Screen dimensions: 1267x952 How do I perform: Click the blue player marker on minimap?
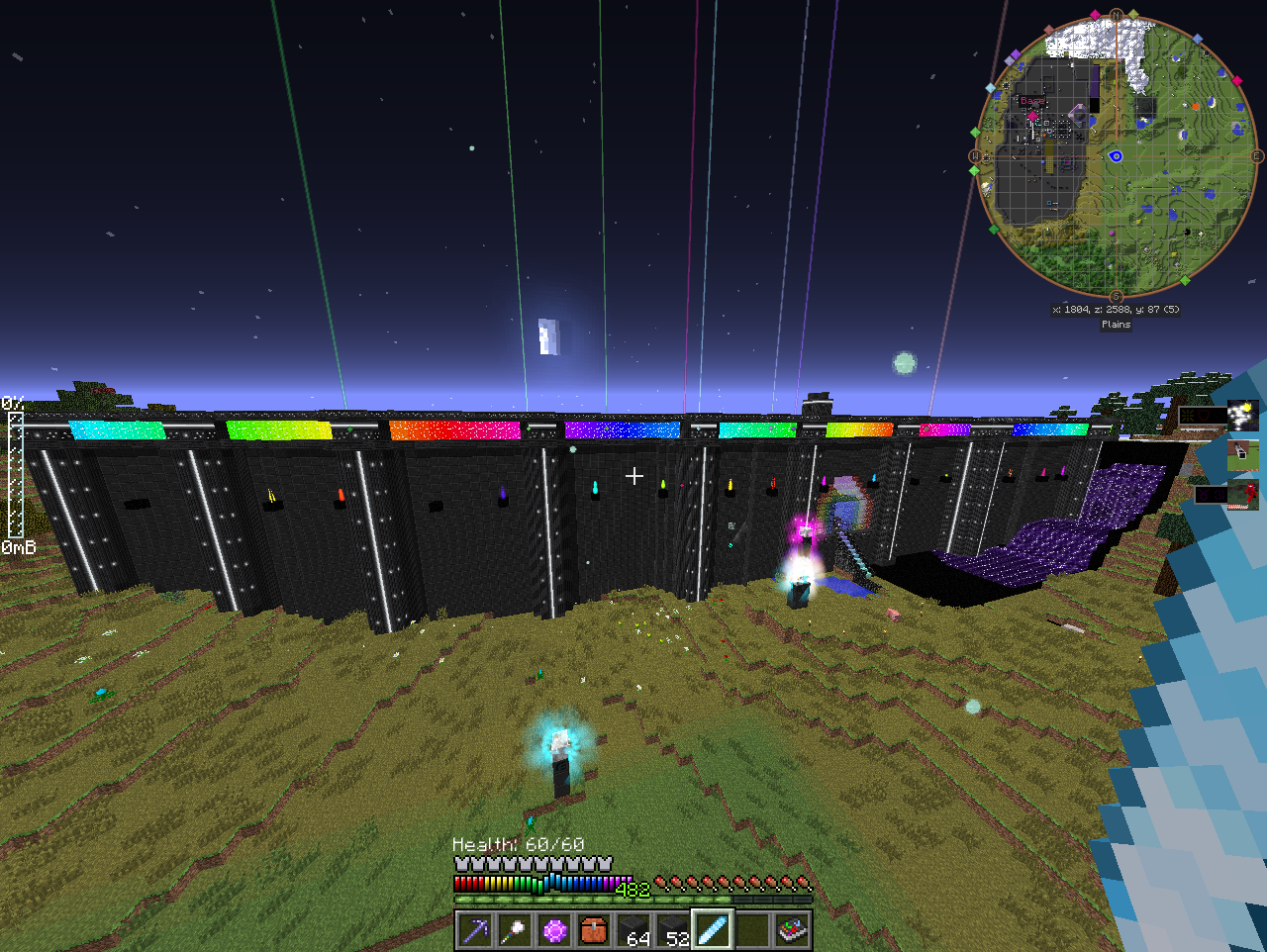click(1116, 155)
